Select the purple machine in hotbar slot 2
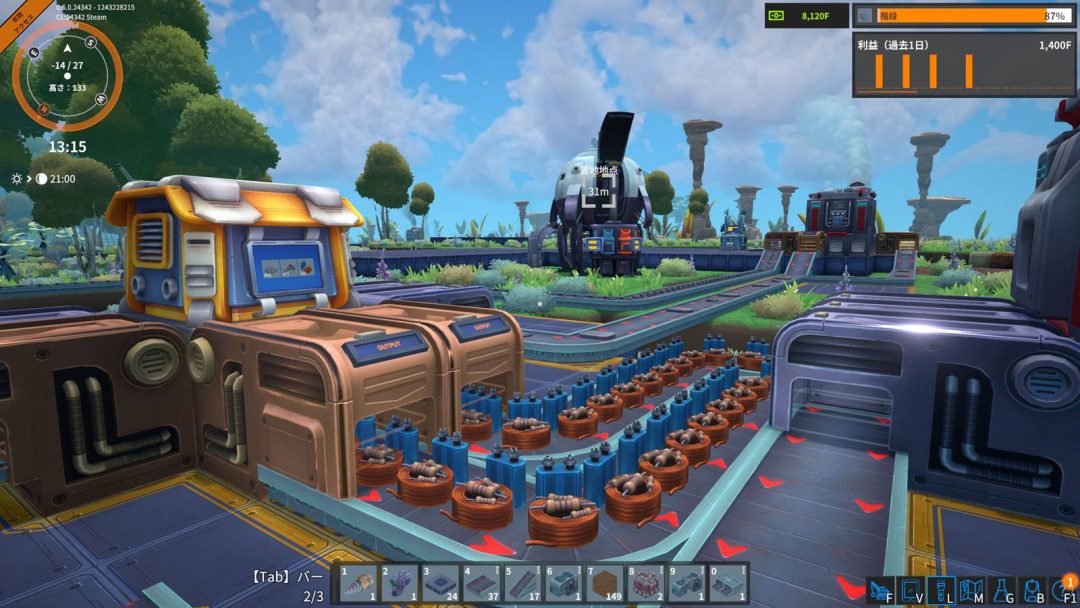Viewport: 1080px width, 608px height. click(x=399, y=584)
